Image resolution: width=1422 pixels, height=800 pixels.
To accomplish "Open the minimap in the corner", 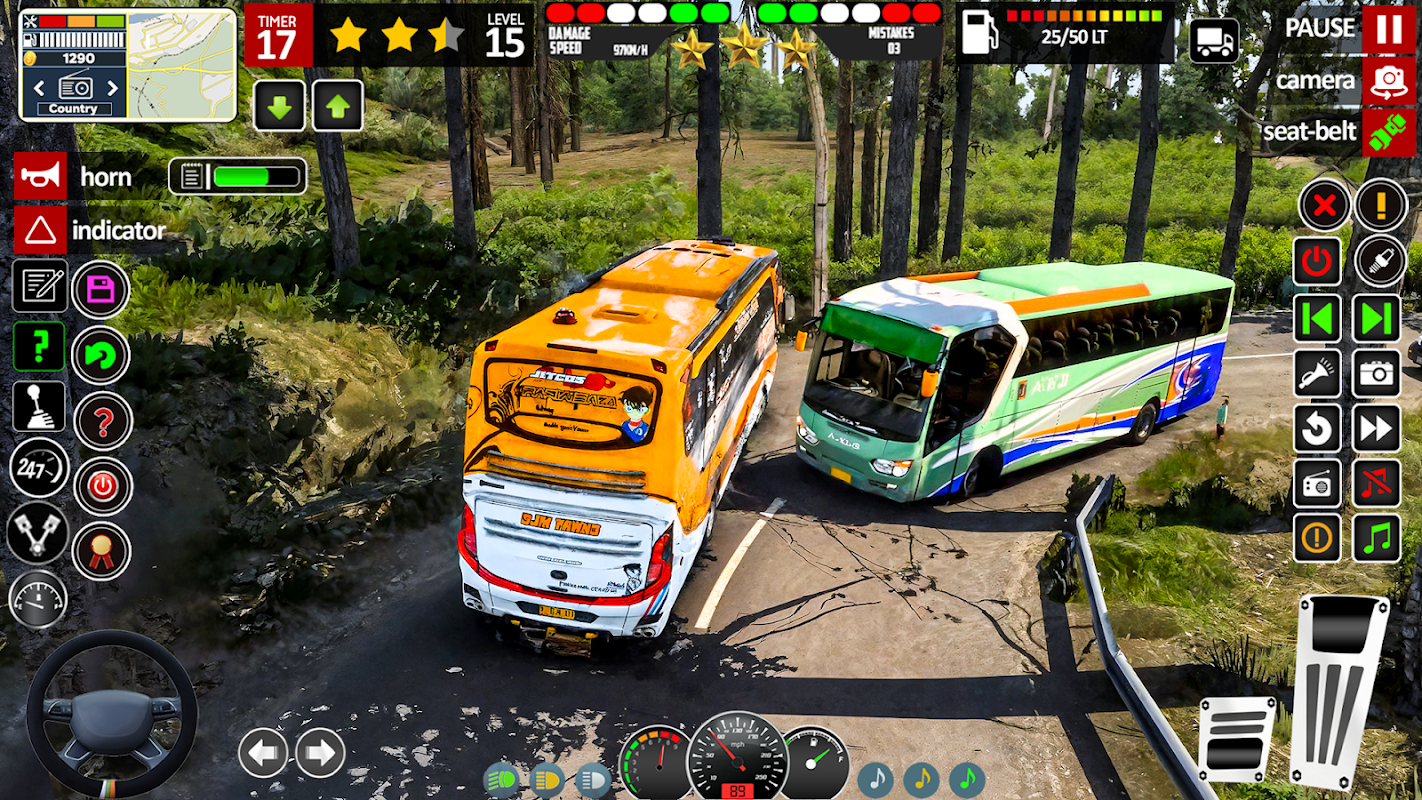I will coord(181,65).
